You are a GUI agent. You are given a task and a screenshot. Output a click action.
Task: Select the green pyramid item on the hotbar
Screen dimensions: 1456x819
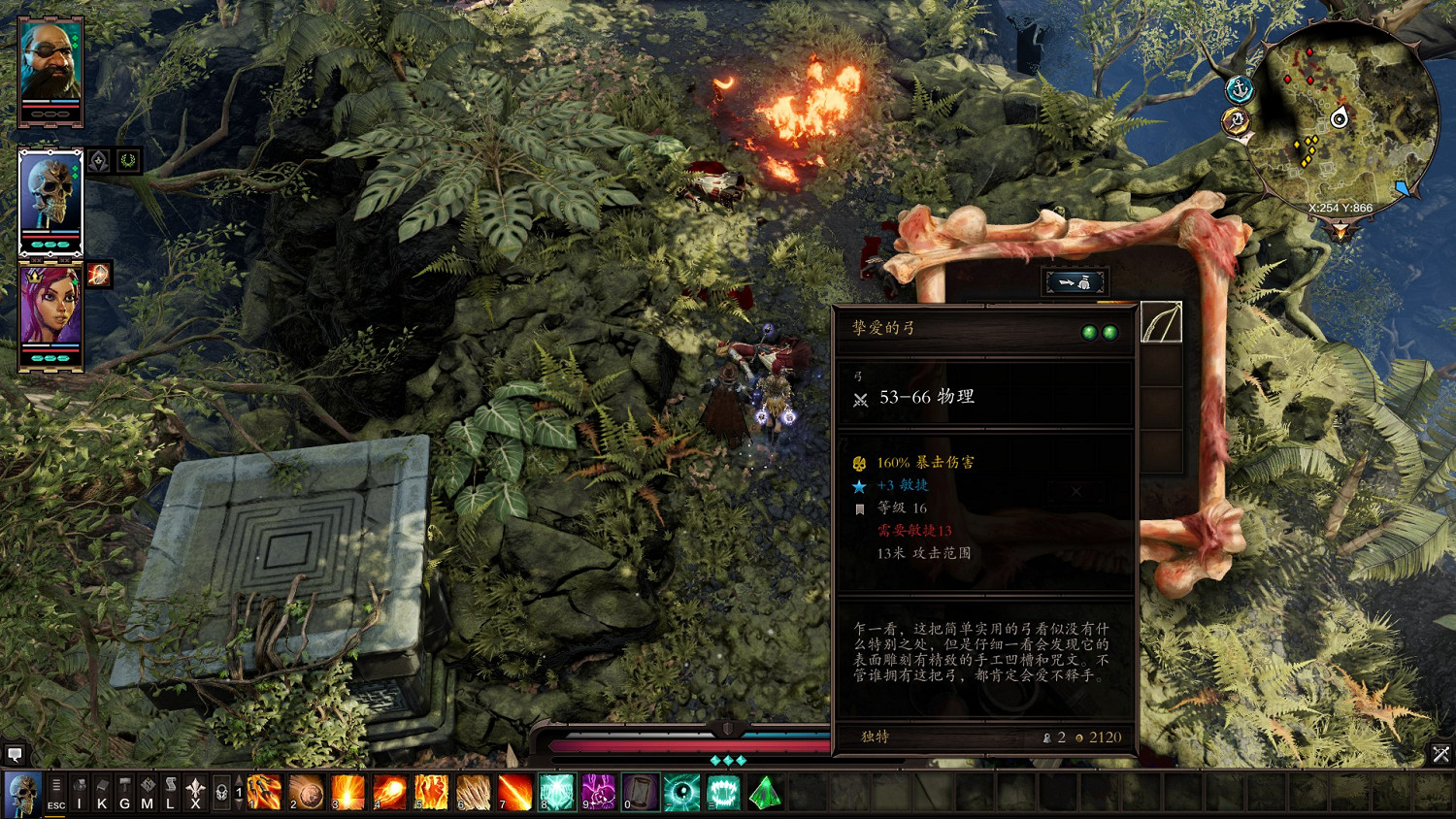click(765, 791)
